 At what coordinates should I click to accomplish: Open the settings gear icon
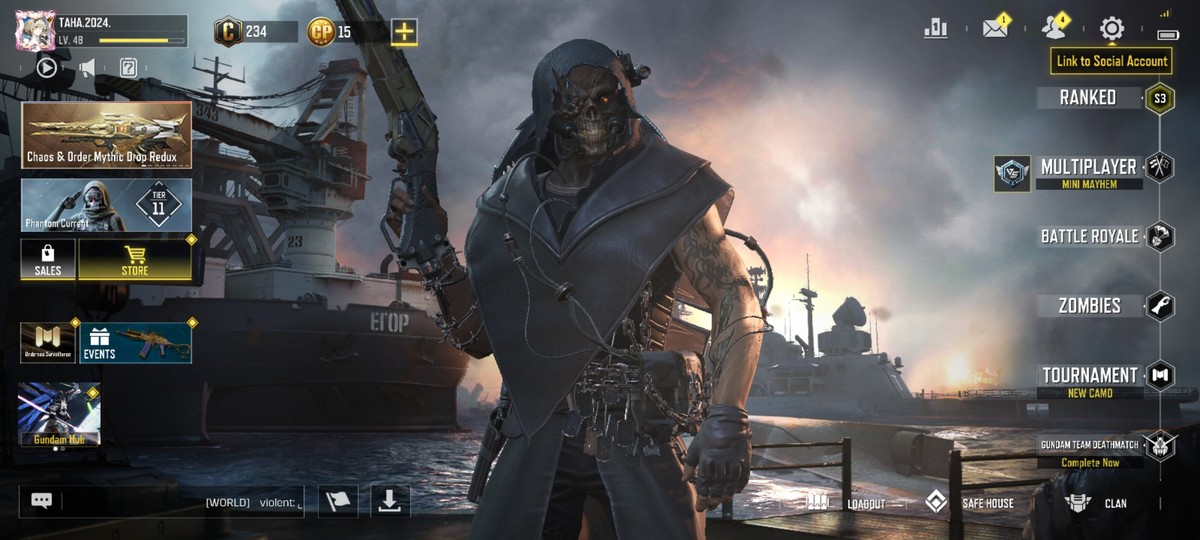click(1112, 28)
